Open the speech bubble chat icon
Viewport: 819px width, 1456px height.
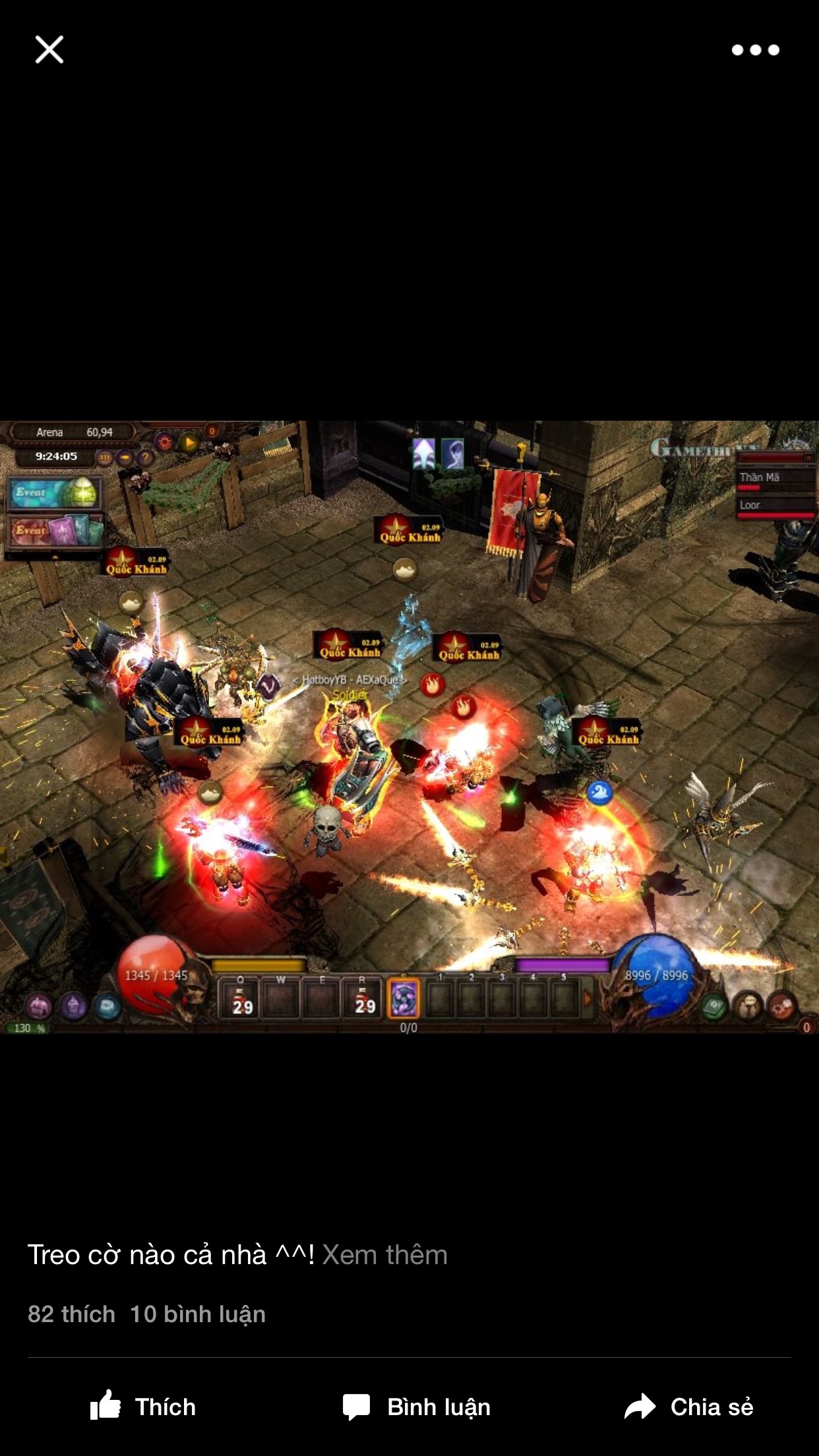point(748,1006)
